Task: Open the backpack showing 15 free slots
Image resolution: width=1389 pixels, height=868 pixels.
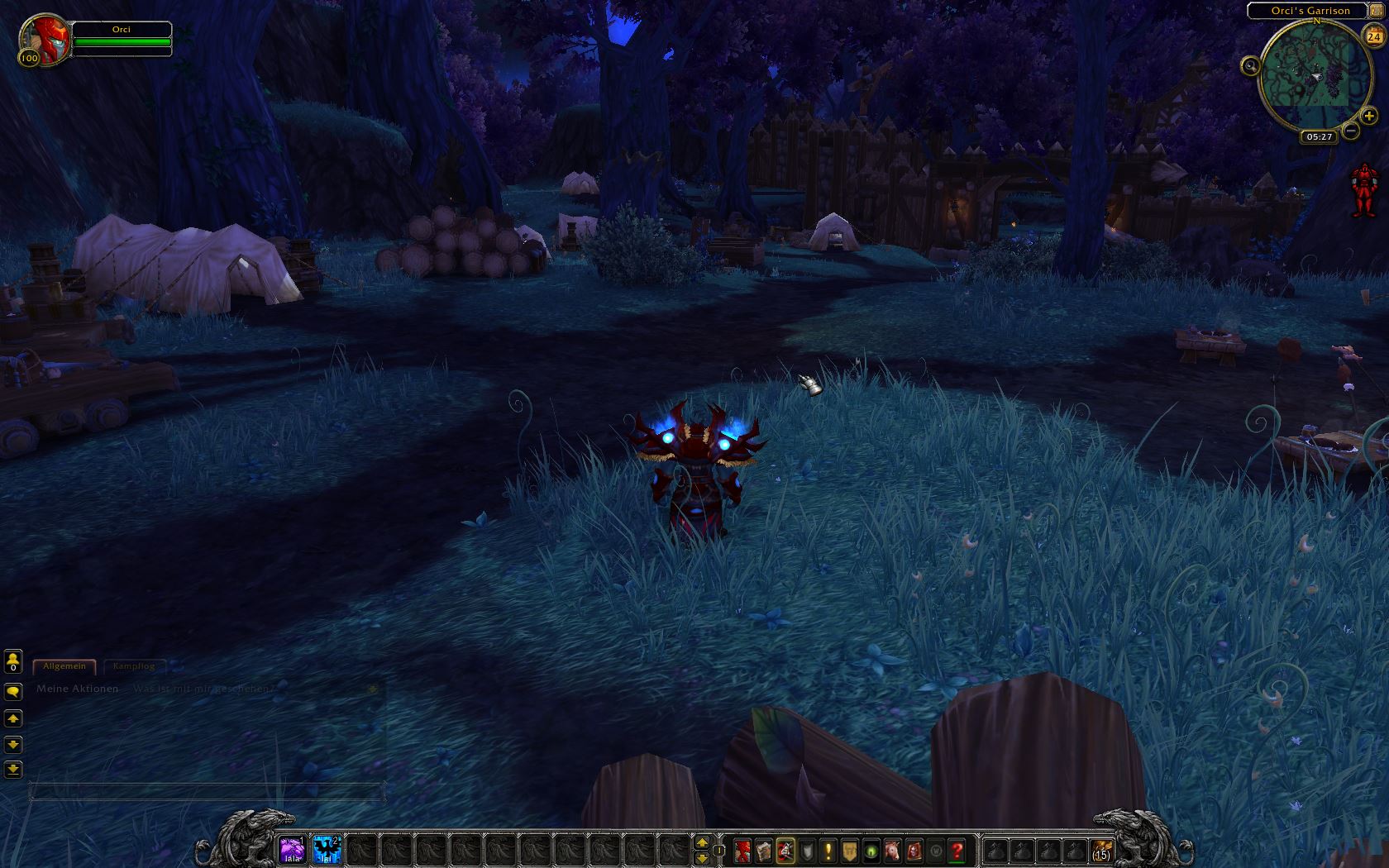Action: [x=1100, y=850]
